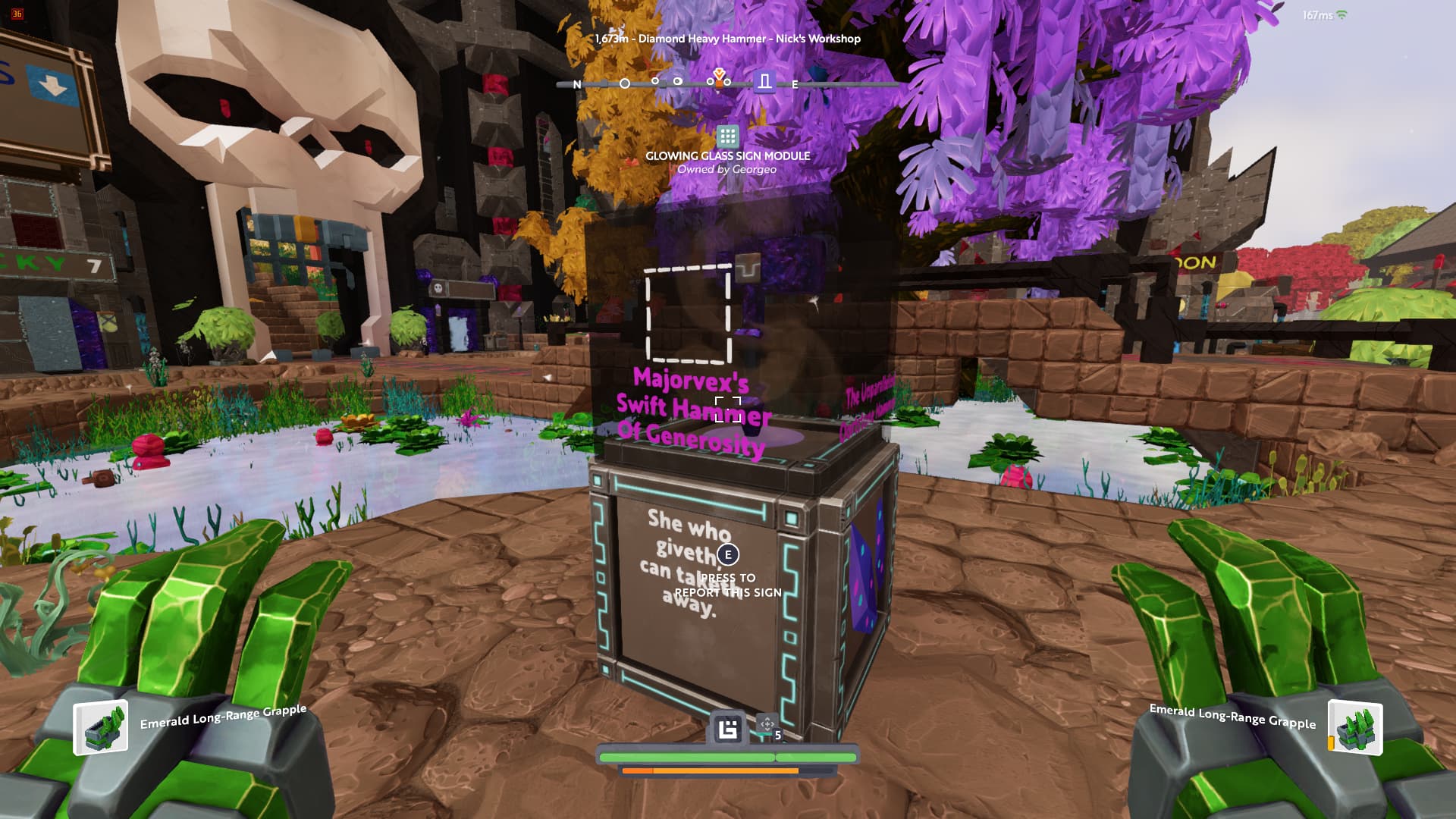1456x819 pixels.
Task: Click the purple portal marker on the compass
Action: point(764,81)
